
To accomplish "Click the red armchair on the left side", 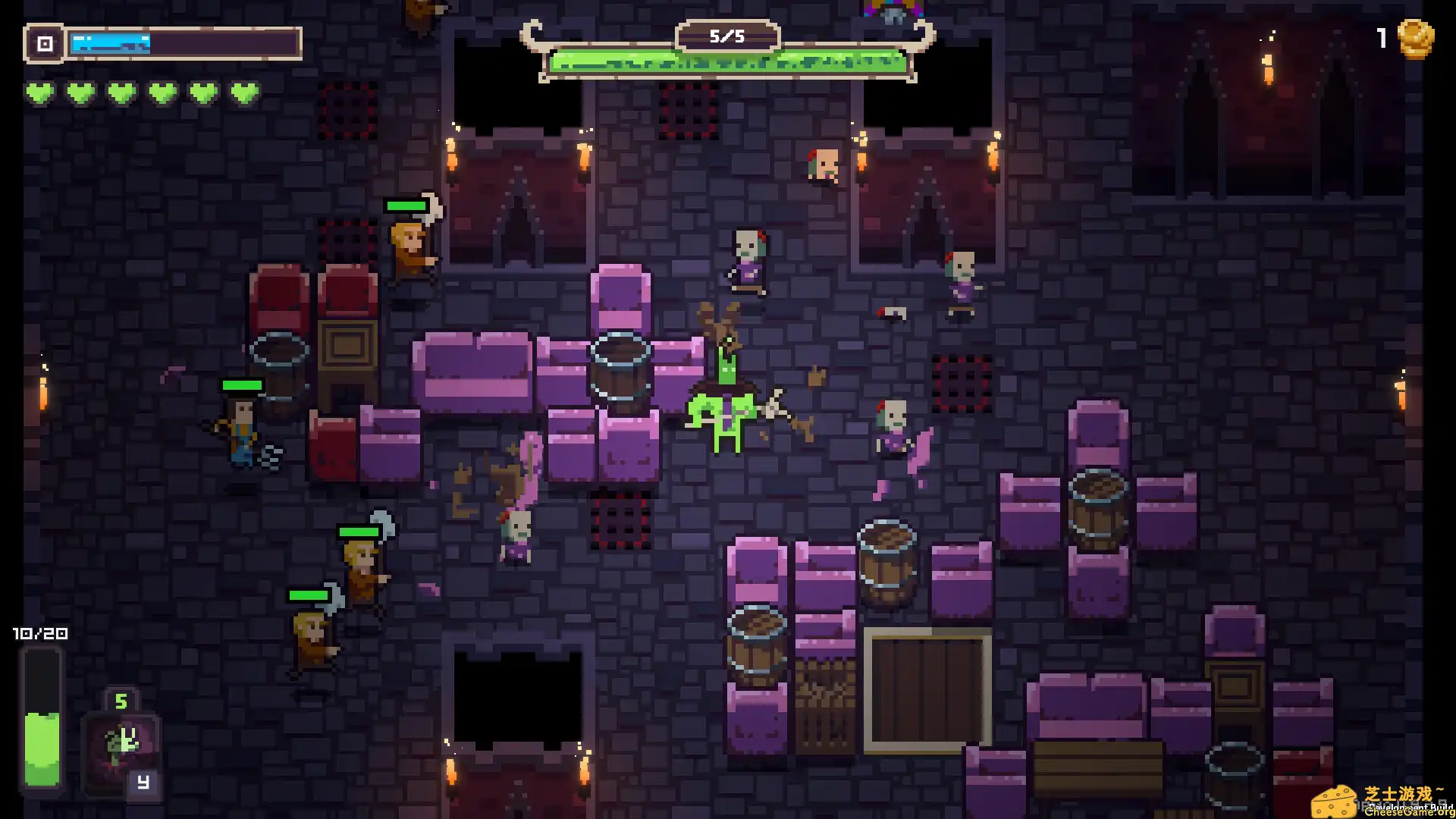I will 281,296.
